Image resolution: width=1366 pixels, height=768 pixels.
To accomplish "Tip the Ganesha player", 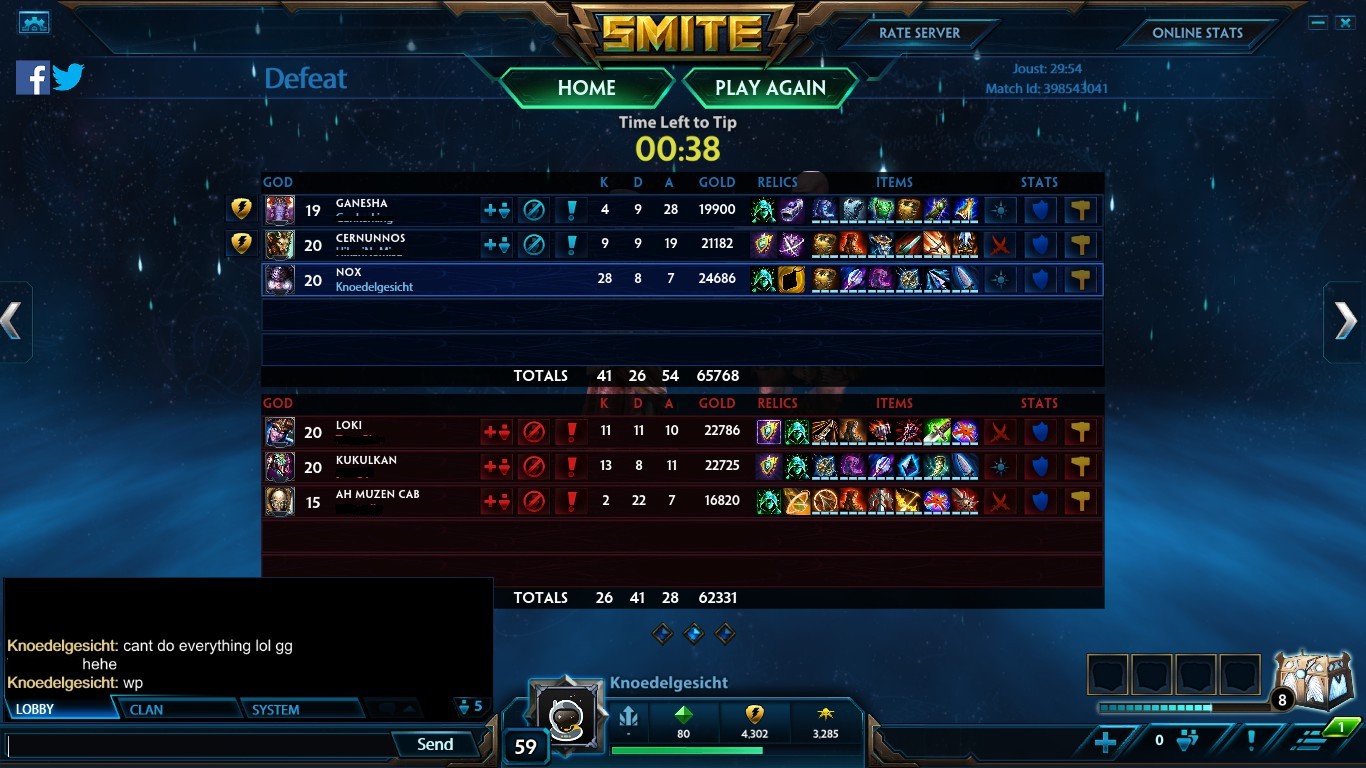I will point(241,209).
